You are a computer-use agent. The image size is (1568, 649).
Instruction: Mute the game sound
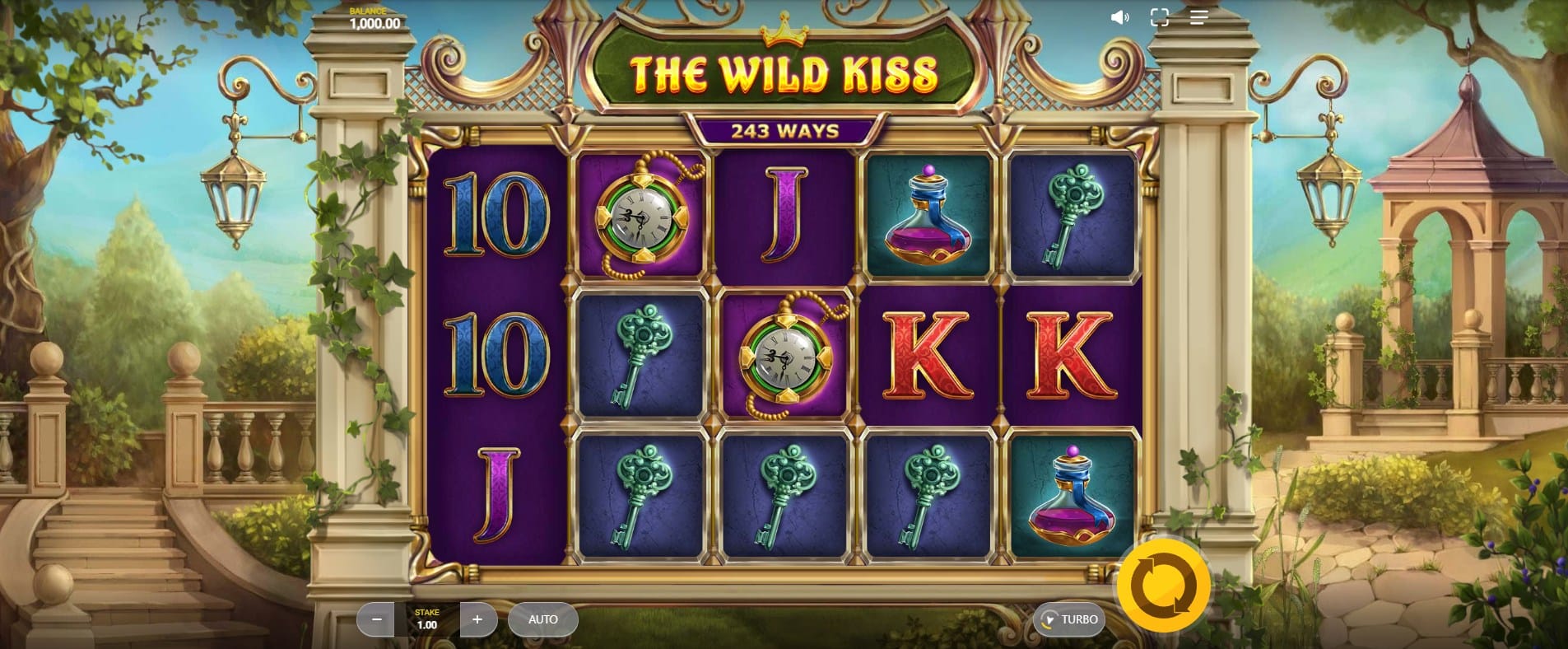click(x=1119, y=17)
